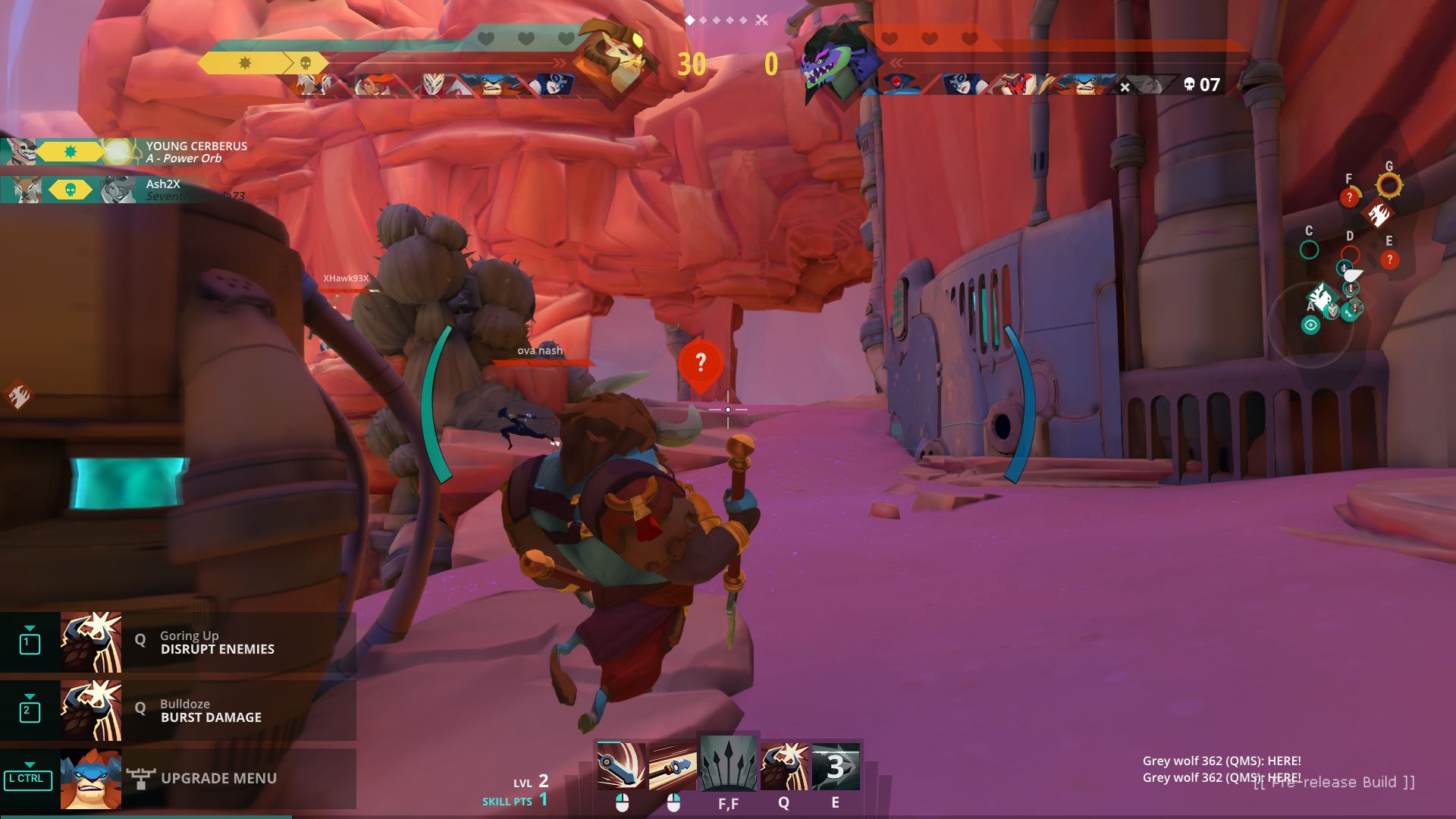Trigger the bull horn charge skill icon
This screenshot has height=819, width=1456.
point(784,765)
